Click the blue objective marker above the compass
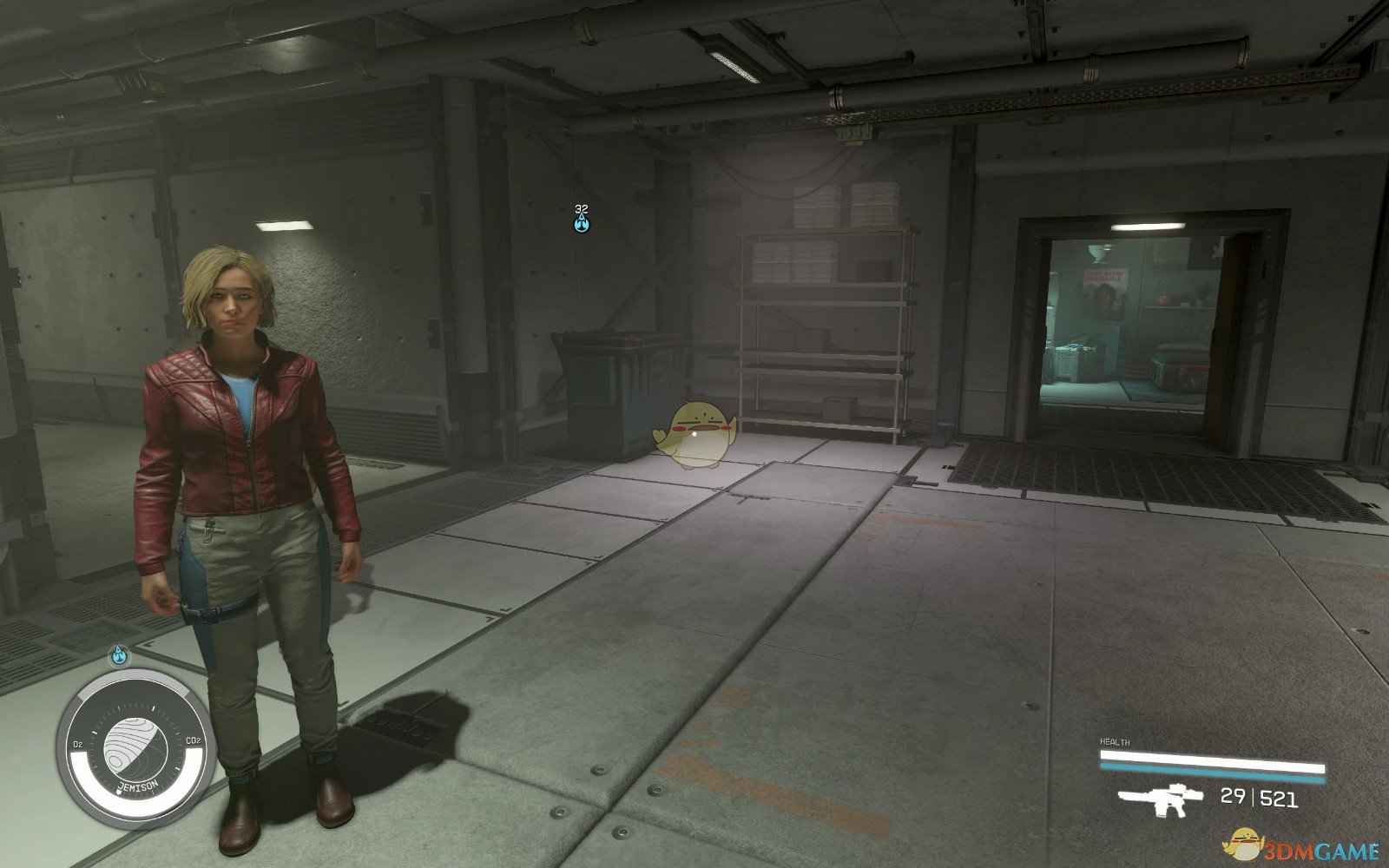Image resolution: width=1389 pixels, height=868 pixels. coord(118,655)
